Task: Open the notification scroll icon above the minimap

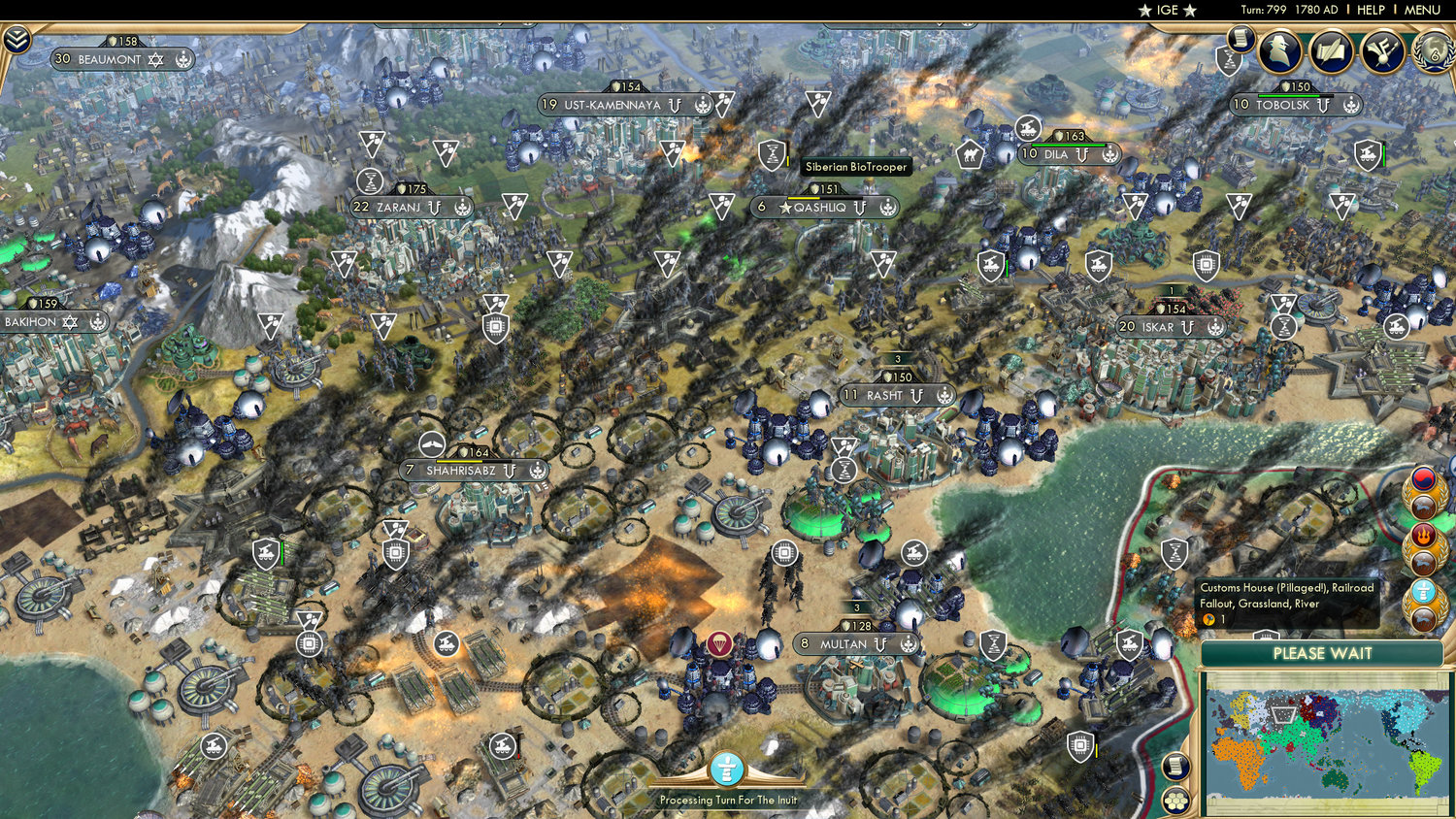Action: (x=1176, y=768)
